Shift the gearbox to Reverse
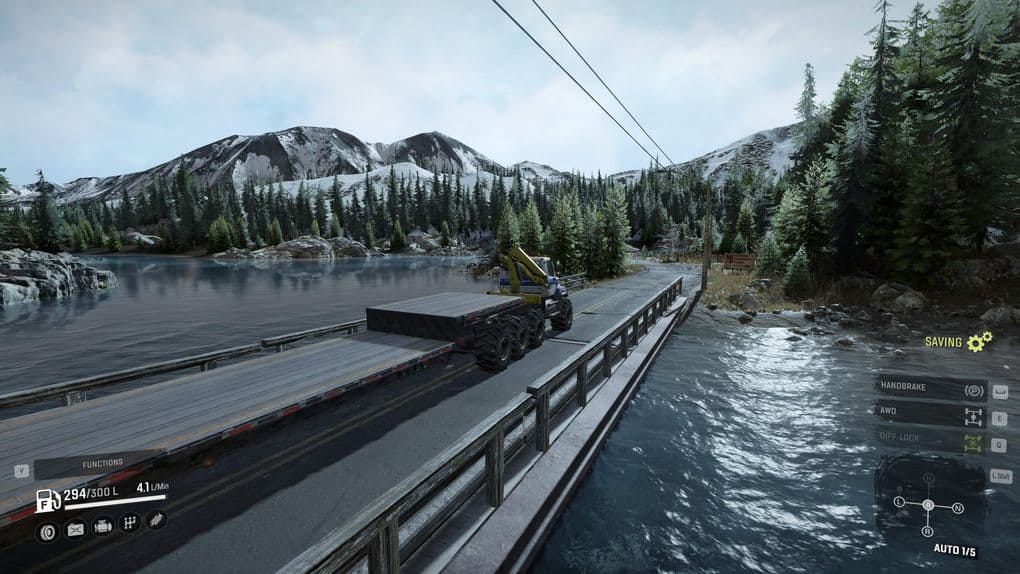1020x574 pixels. pyautogui.click(x=928, y=531)
